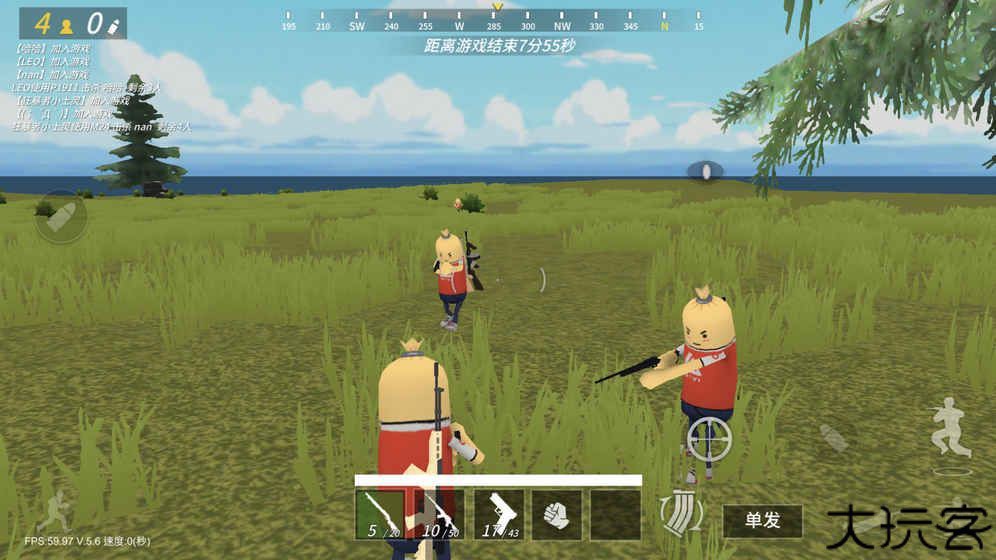Toggle the running sprint icon
The width and height of the screenshot is (996, 560).
coord(53,505)
